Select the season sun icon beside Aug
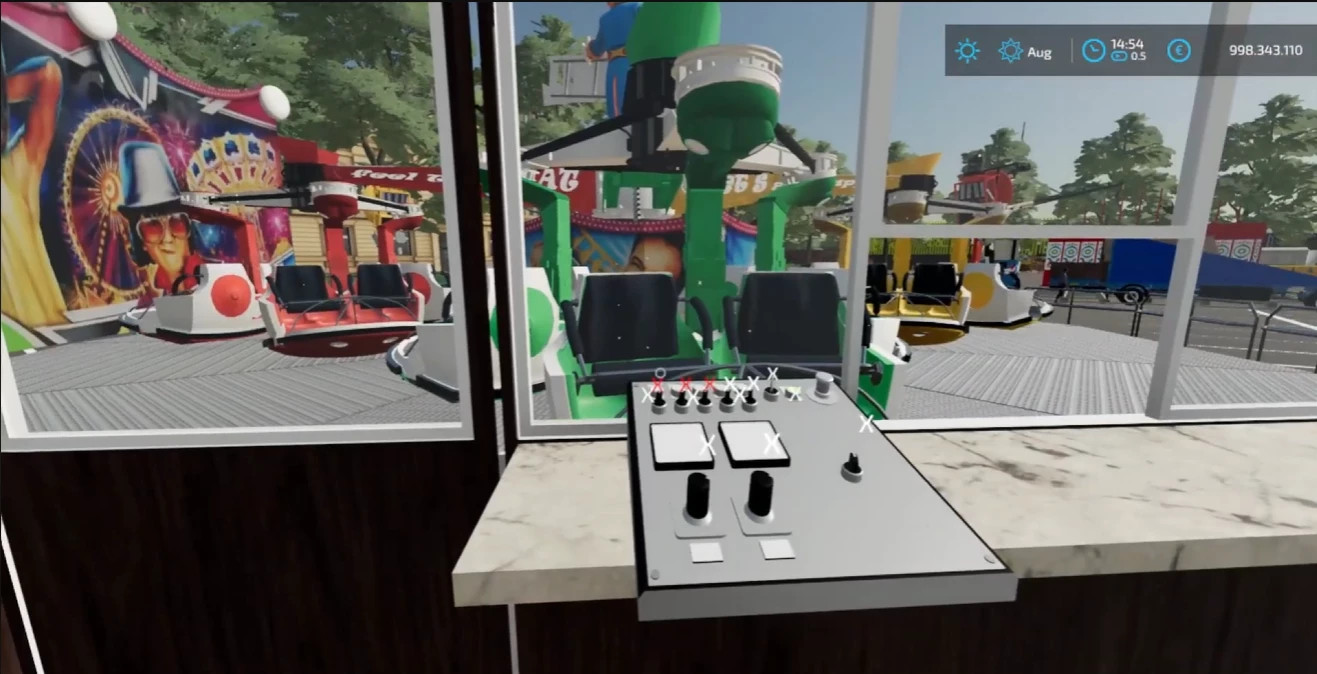This screenshot has height=674, width=1317. [1010, 51]
